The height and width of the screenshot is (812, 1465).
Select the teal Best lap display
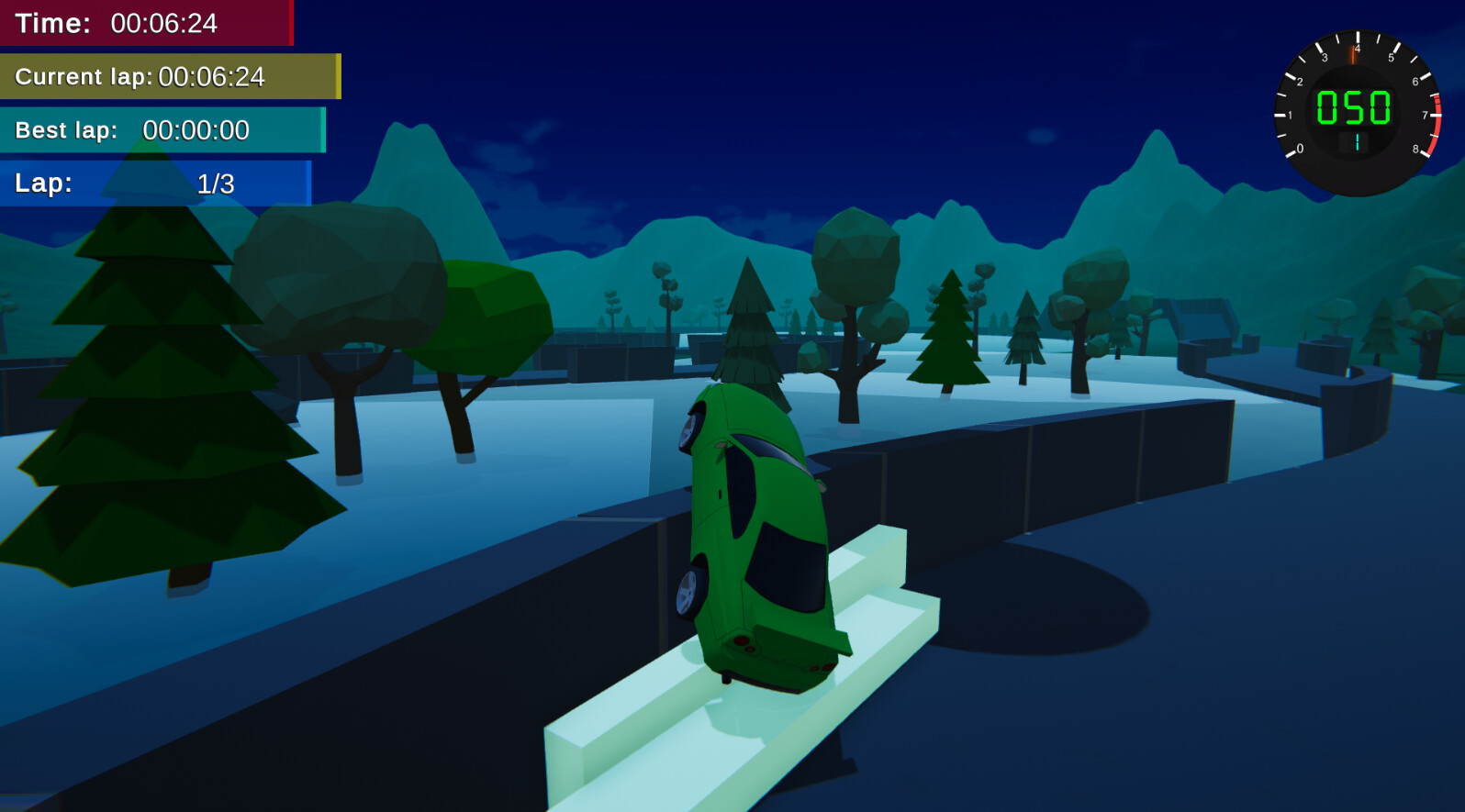161,129
